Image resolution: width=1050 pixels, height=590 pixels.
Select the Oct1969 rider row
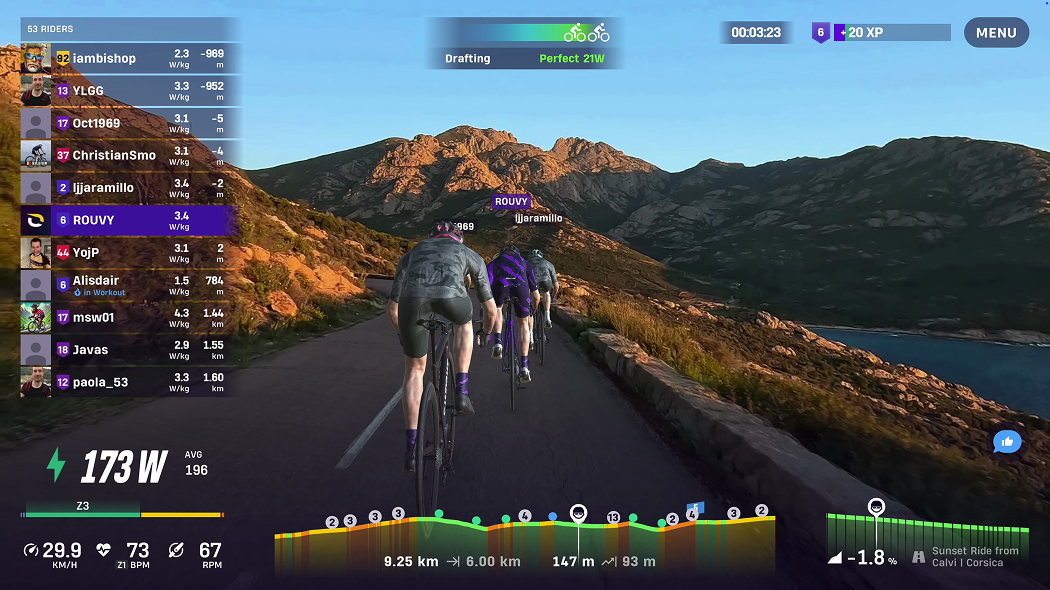coord(130,123)
